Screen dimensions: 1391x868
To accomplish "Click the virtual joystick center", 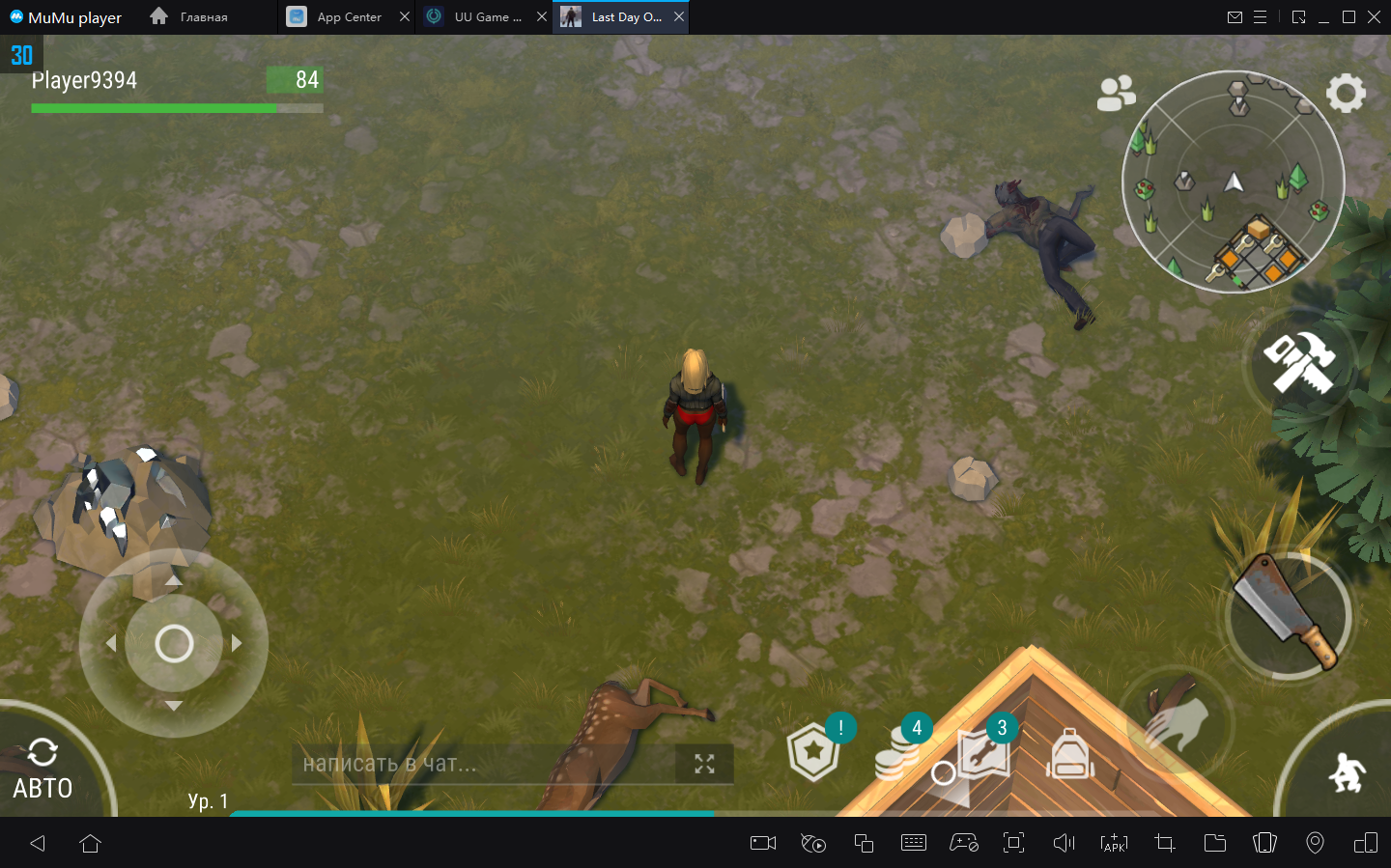I will click(x=174, y=643).
